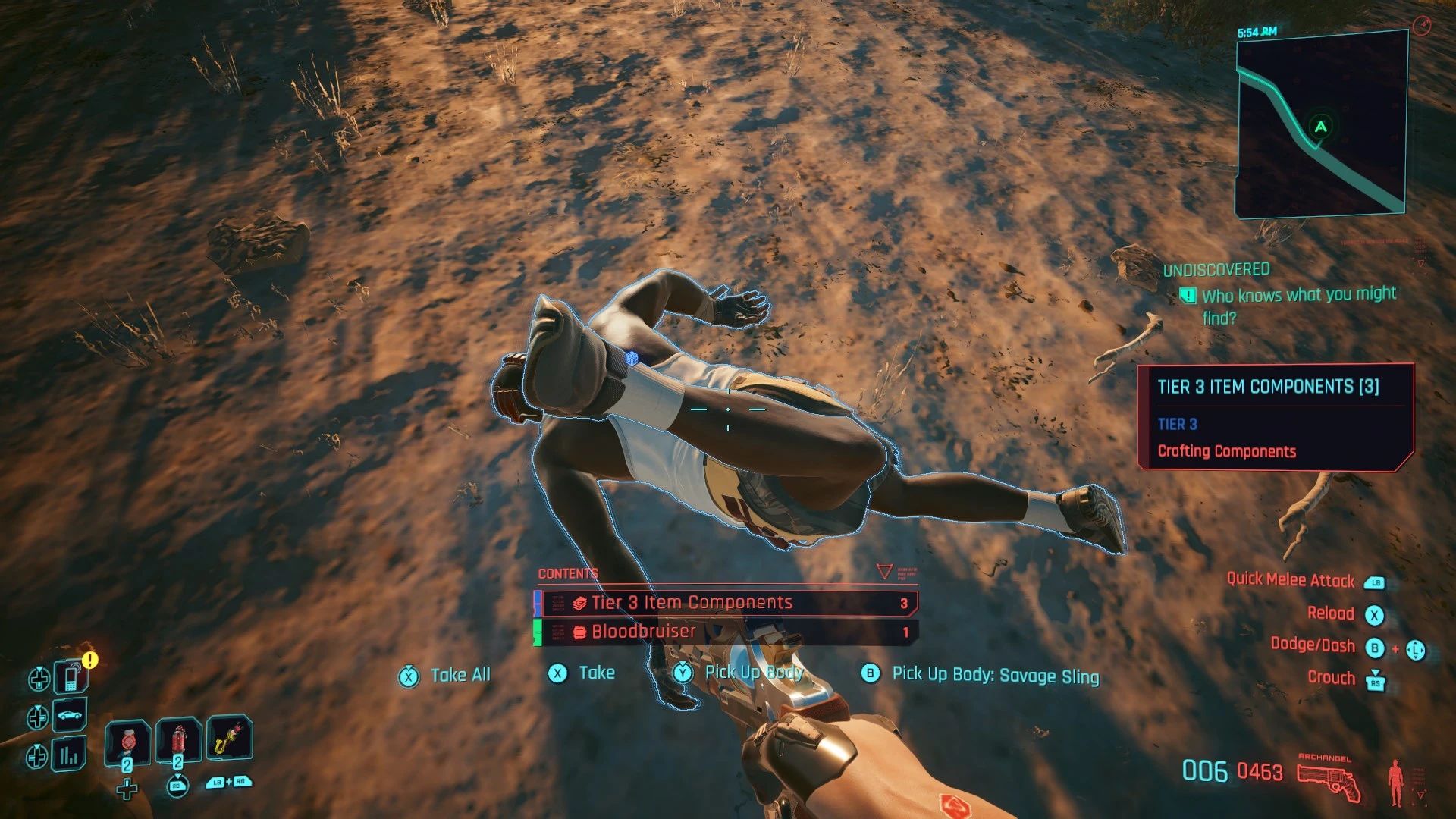Expand the chevron above the vehicle D-pad control
Image resolution: width=1456 pixels, height=819 pixels.
(x=38, y=708)
